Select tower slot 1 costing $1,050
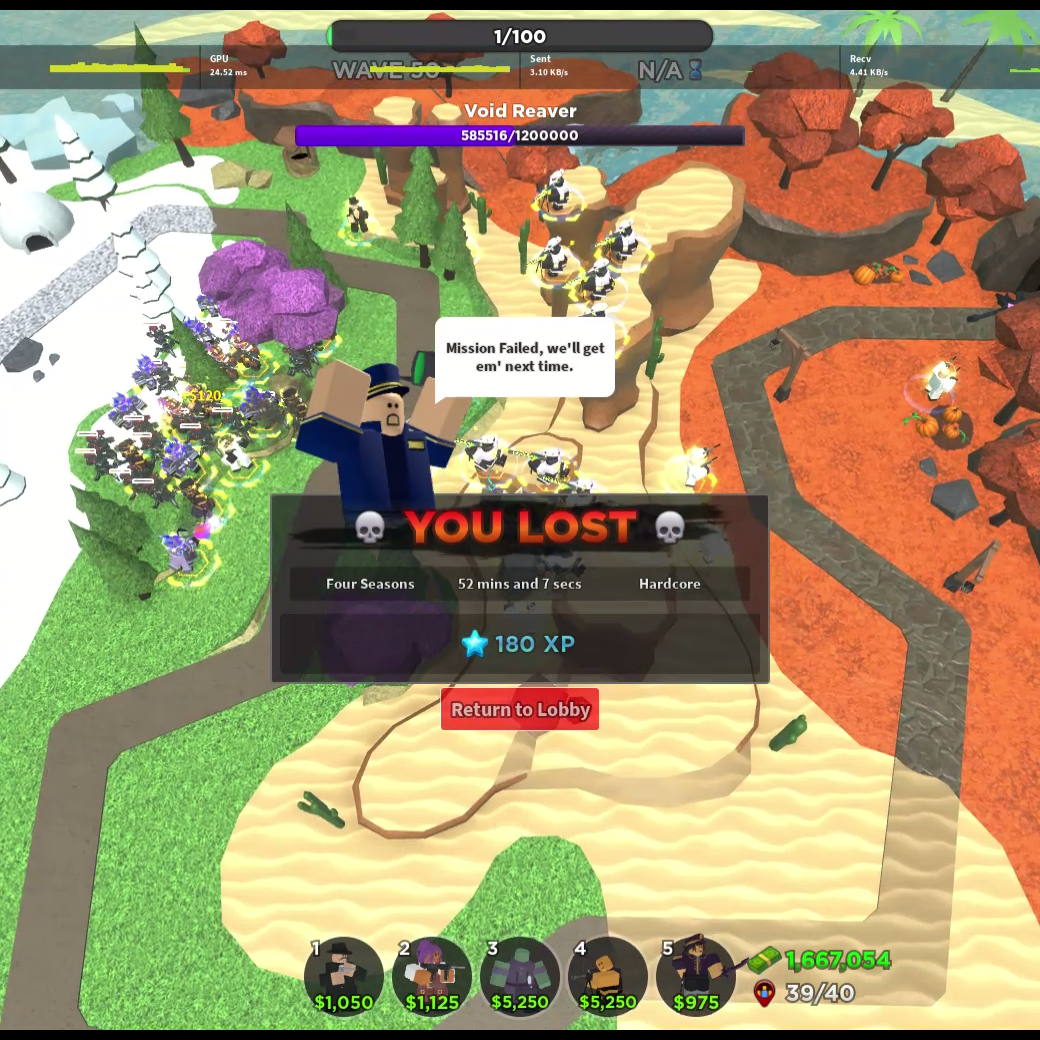 [x=344, y=976]
